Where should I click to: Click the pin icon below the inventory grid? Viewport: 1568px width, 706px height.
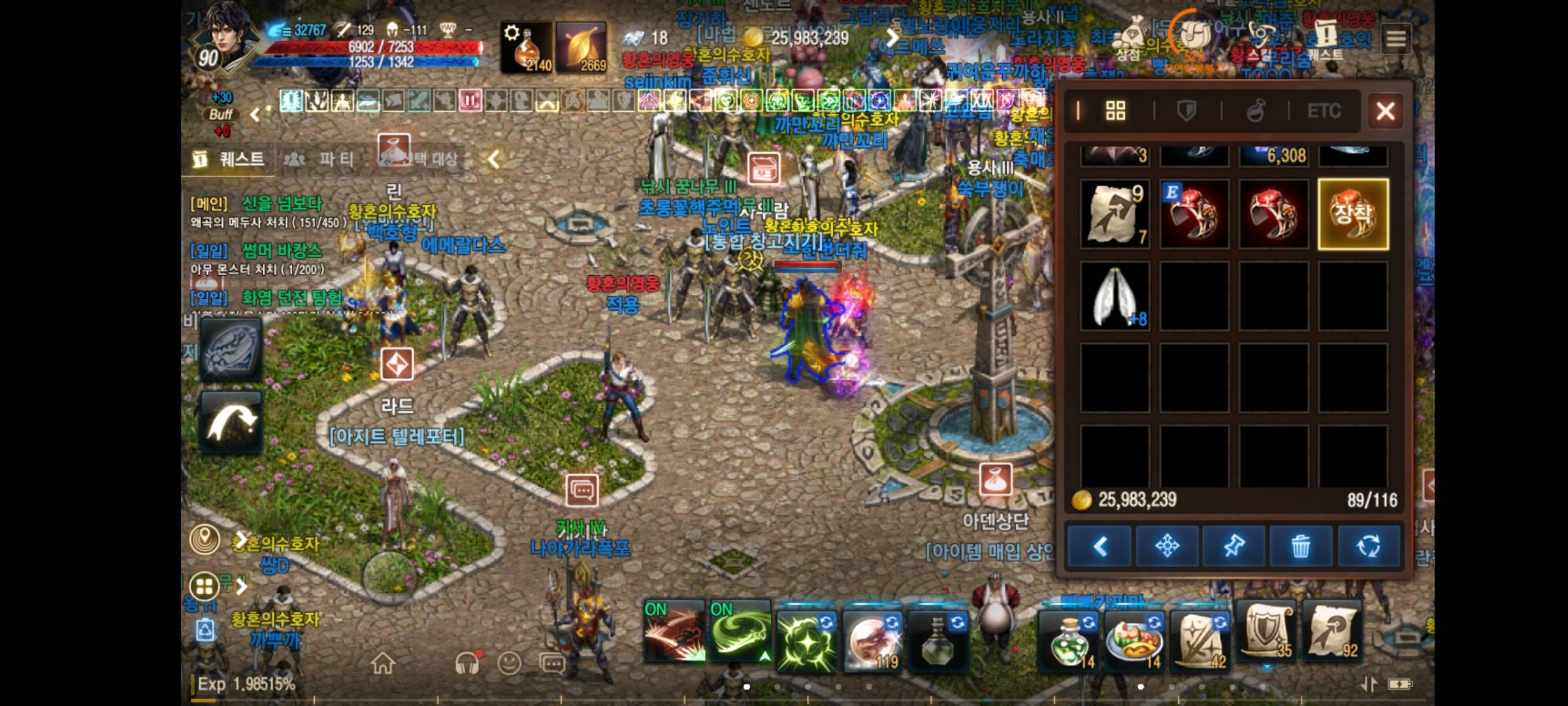tap(1235, 546)
